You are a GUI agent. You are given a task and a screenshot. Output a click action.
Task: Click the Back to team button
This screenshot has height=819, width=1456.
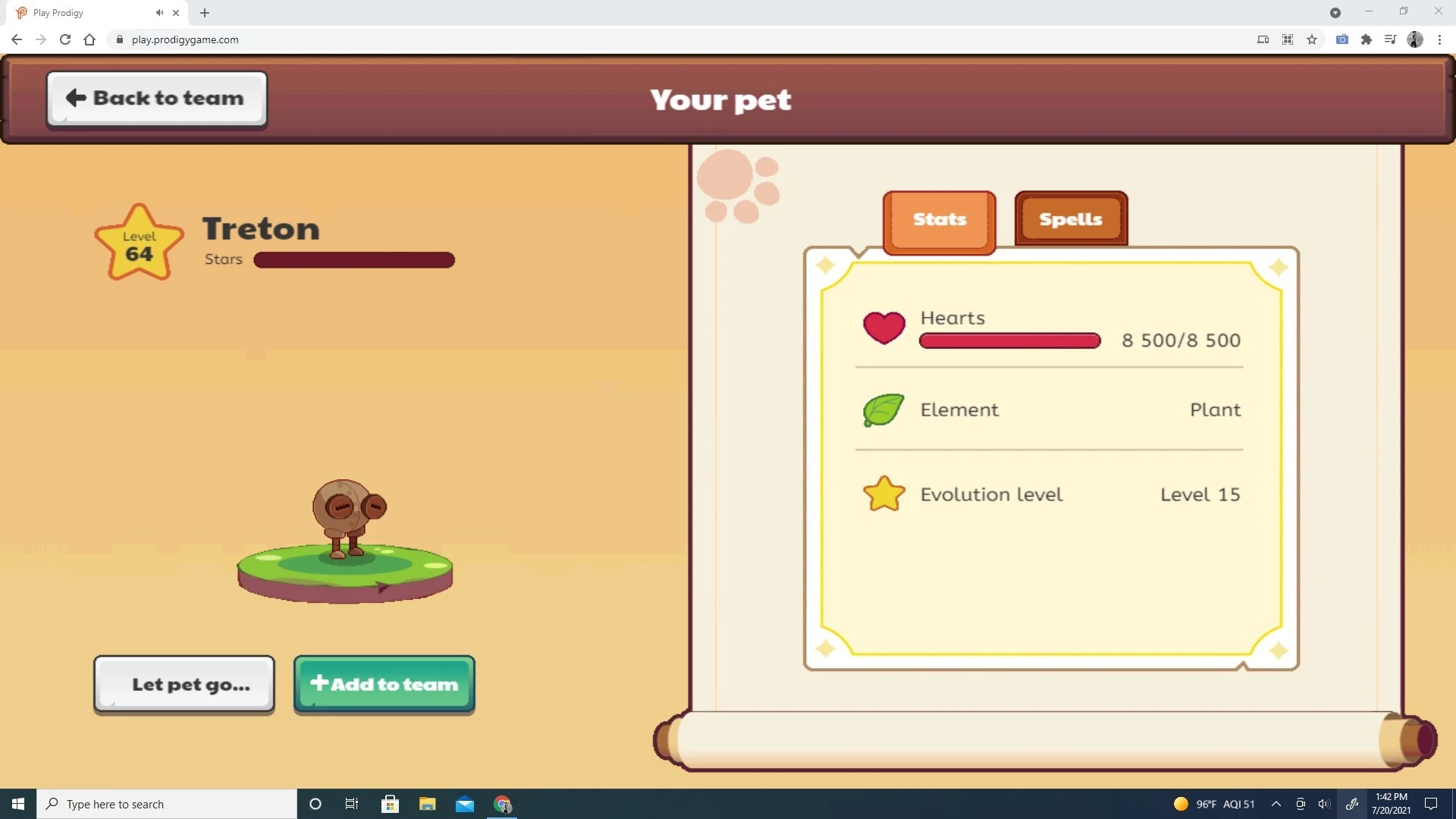point(156,98)
